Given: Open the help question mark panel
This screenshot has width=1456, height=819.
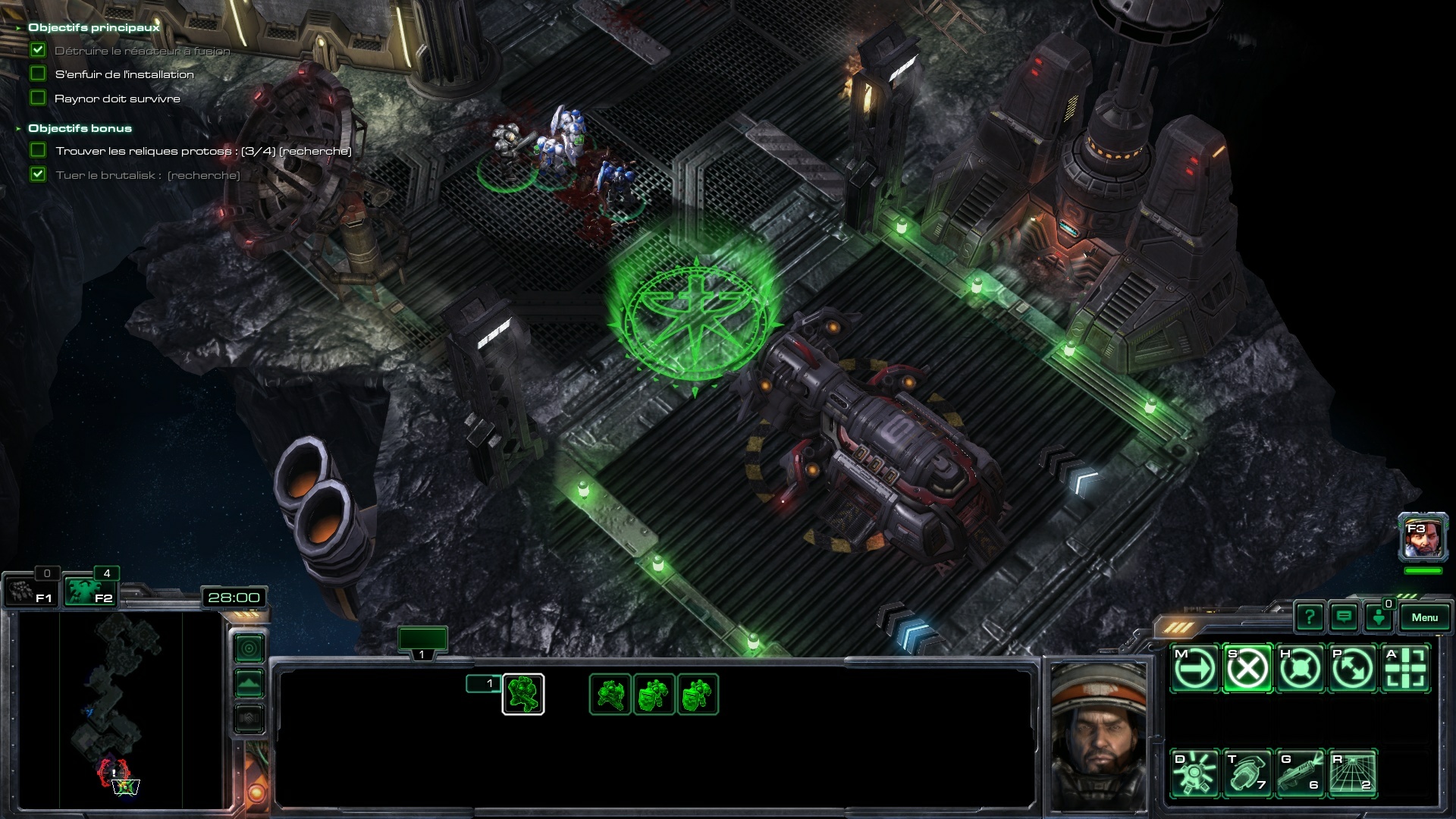Looking at the screenshot, I should click(1310, 617).
